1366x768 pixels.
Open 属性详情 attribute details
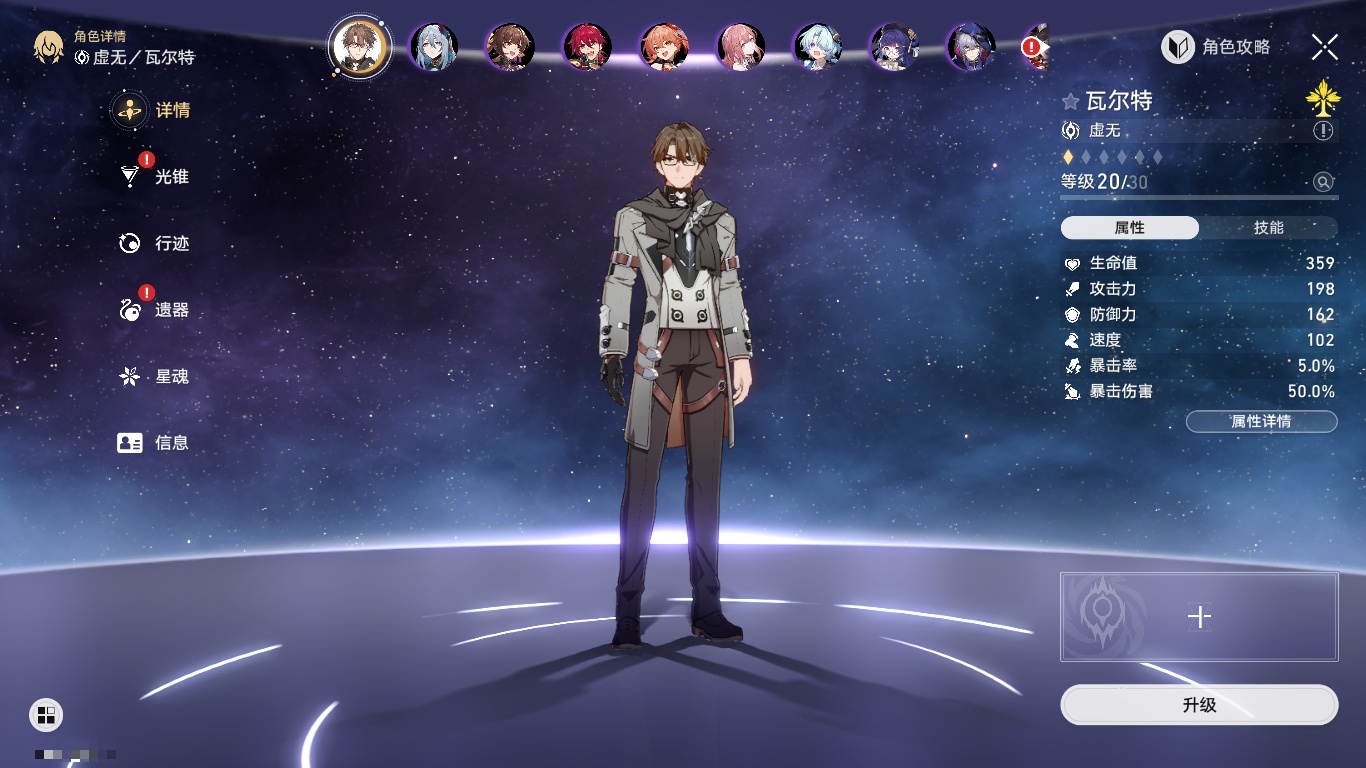coord(1261,421)
